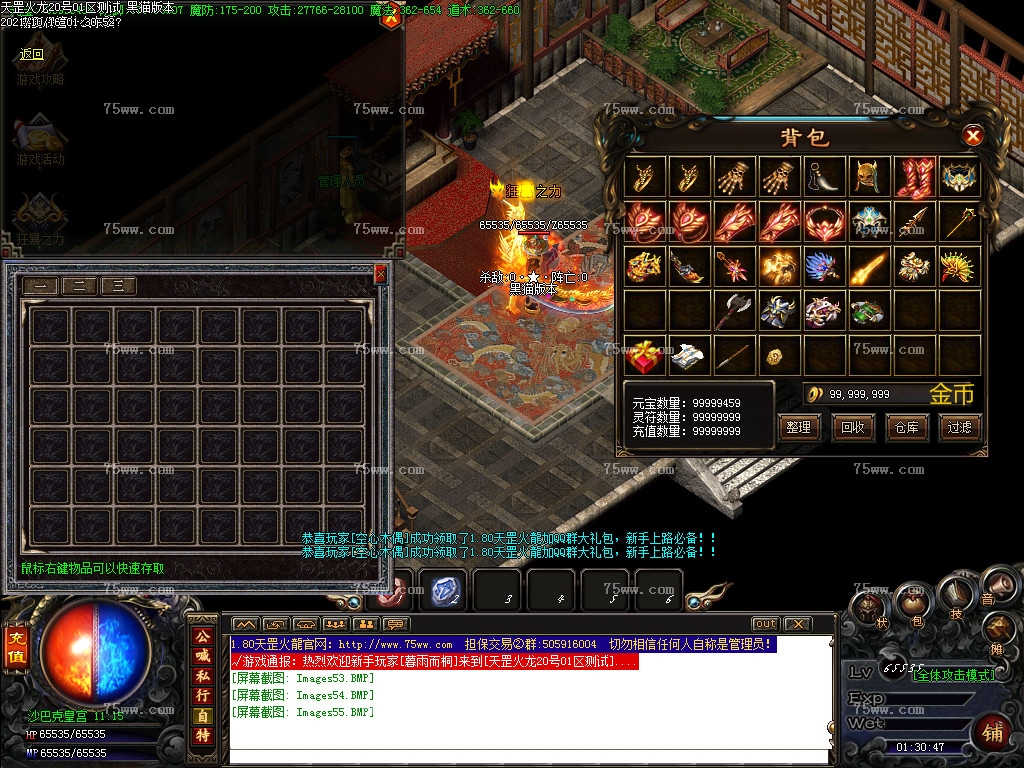Select the red boots in the backpack
Screen dimensions: 1024x768
pyautogui.click(x=915, y=178)
